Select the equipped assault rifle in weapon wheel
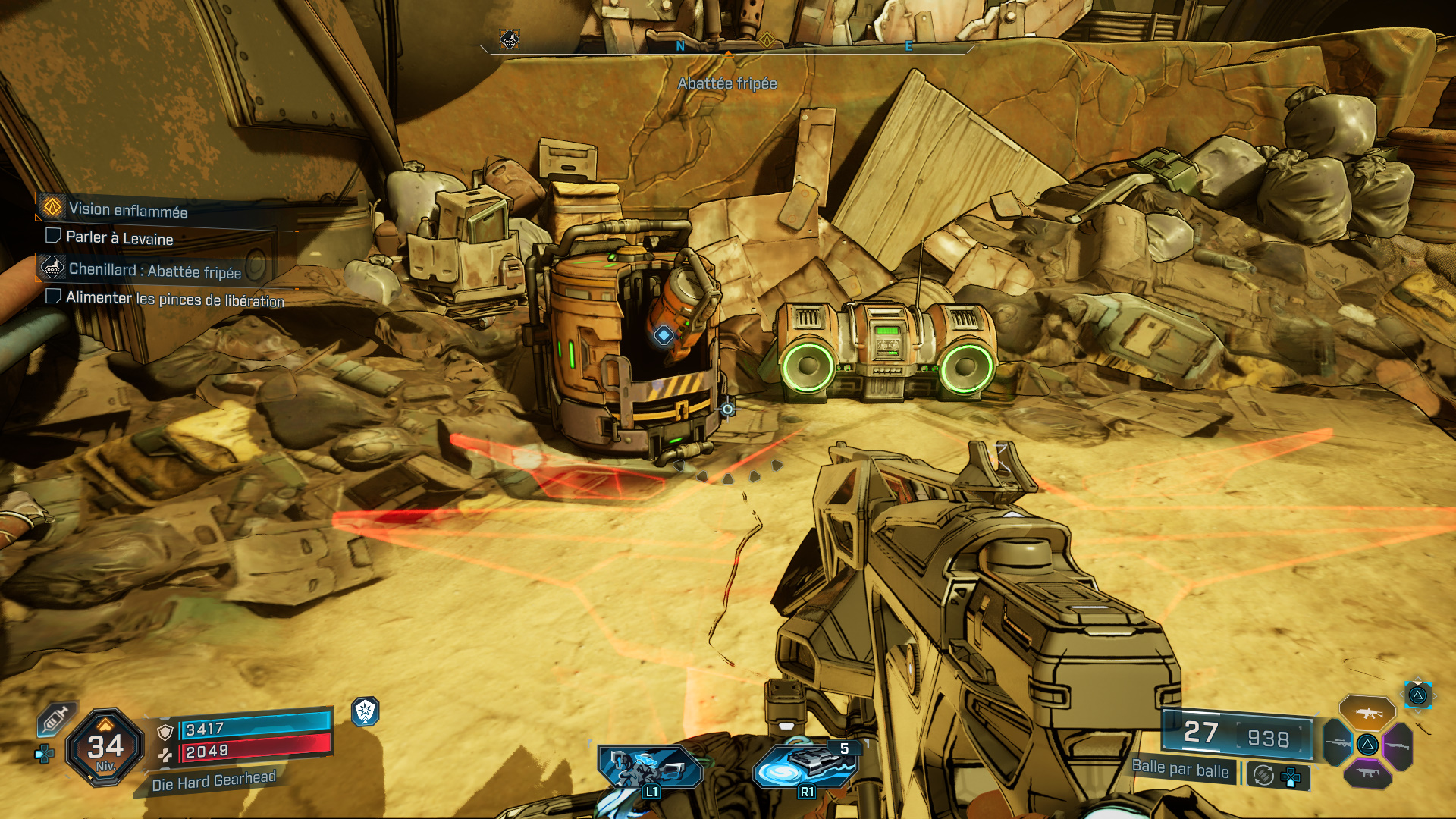Viewport: 1456px width, 819px height. pos(1367,713)
